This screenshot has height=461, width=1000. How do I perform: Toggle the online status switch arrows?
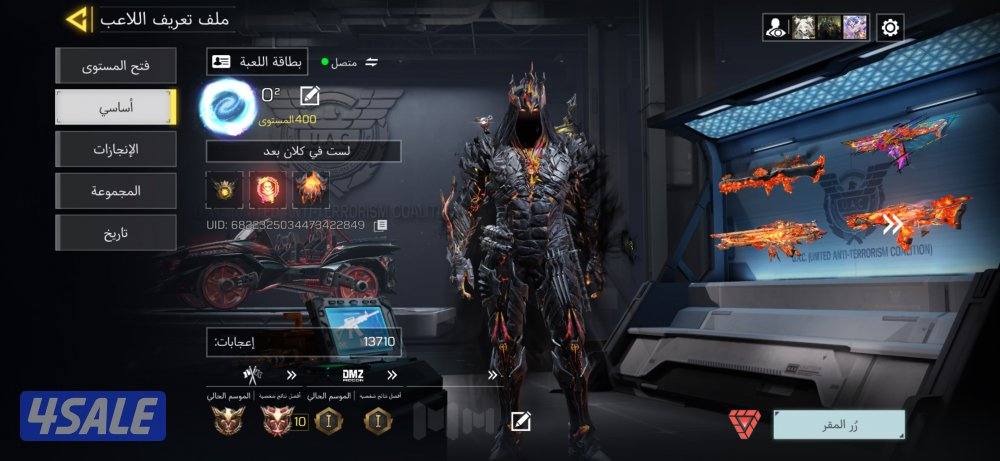pyautogui.click(x=372, y=62)
